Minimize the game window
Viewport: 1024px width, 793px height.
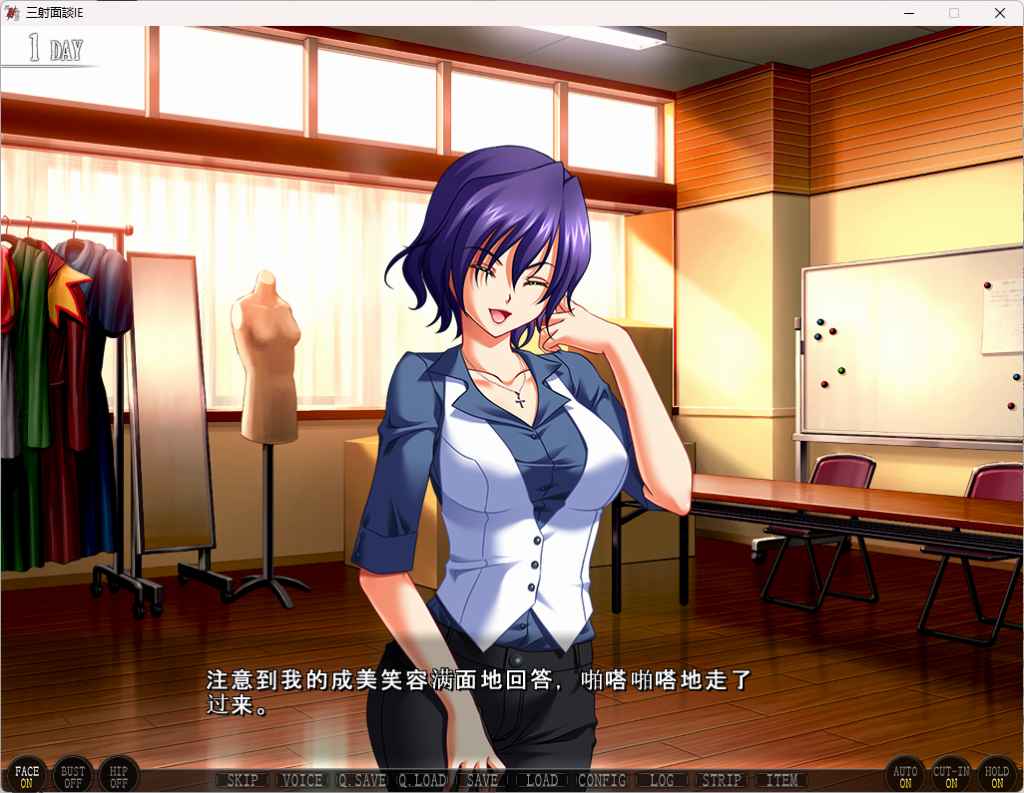point(909,13)
